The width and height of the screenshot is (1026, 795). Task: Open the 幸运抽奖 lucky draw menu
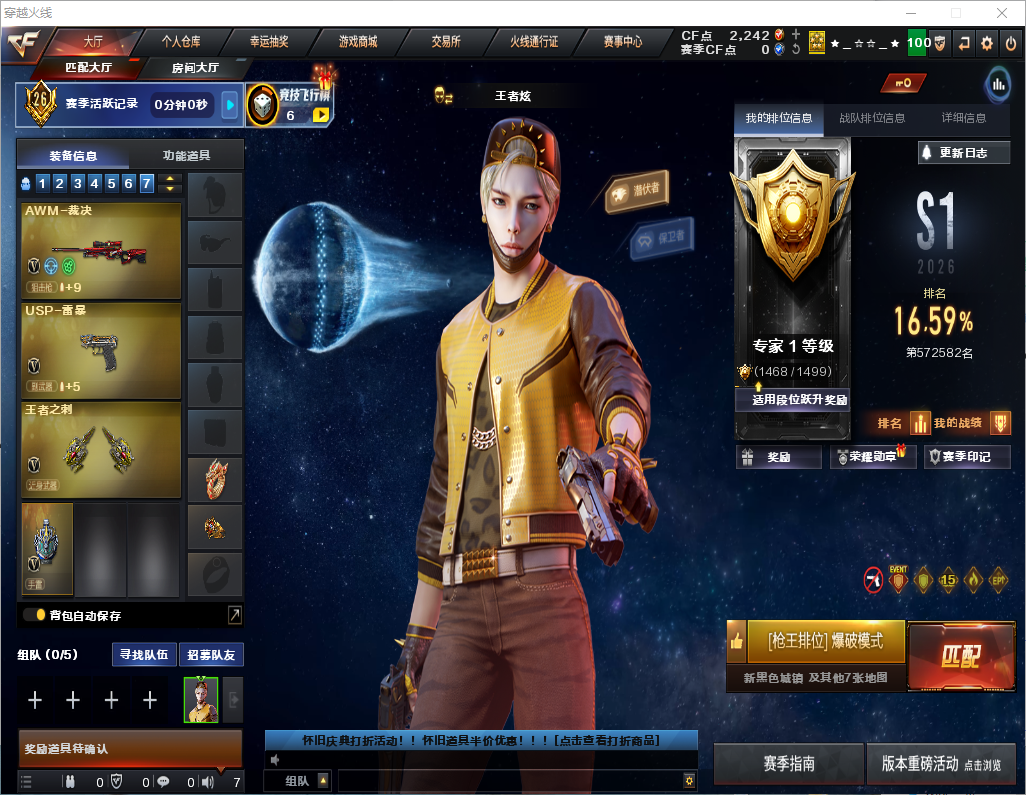tap(269, 42)
